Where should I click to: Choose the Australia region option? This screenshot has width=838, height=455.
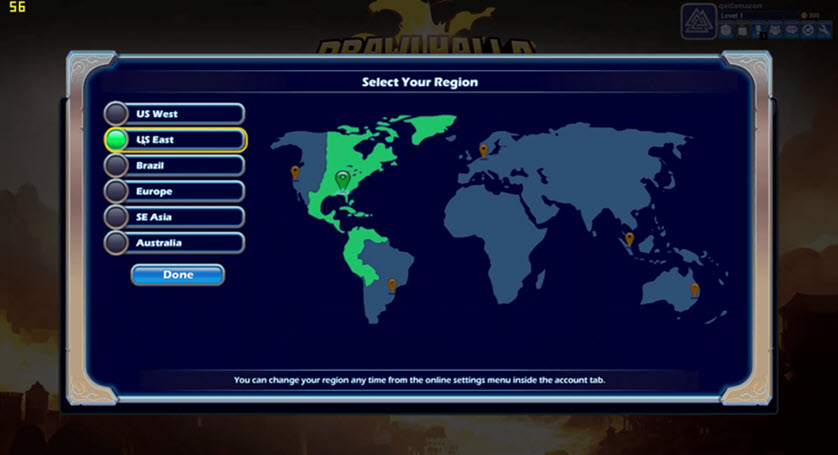(175, 243)
